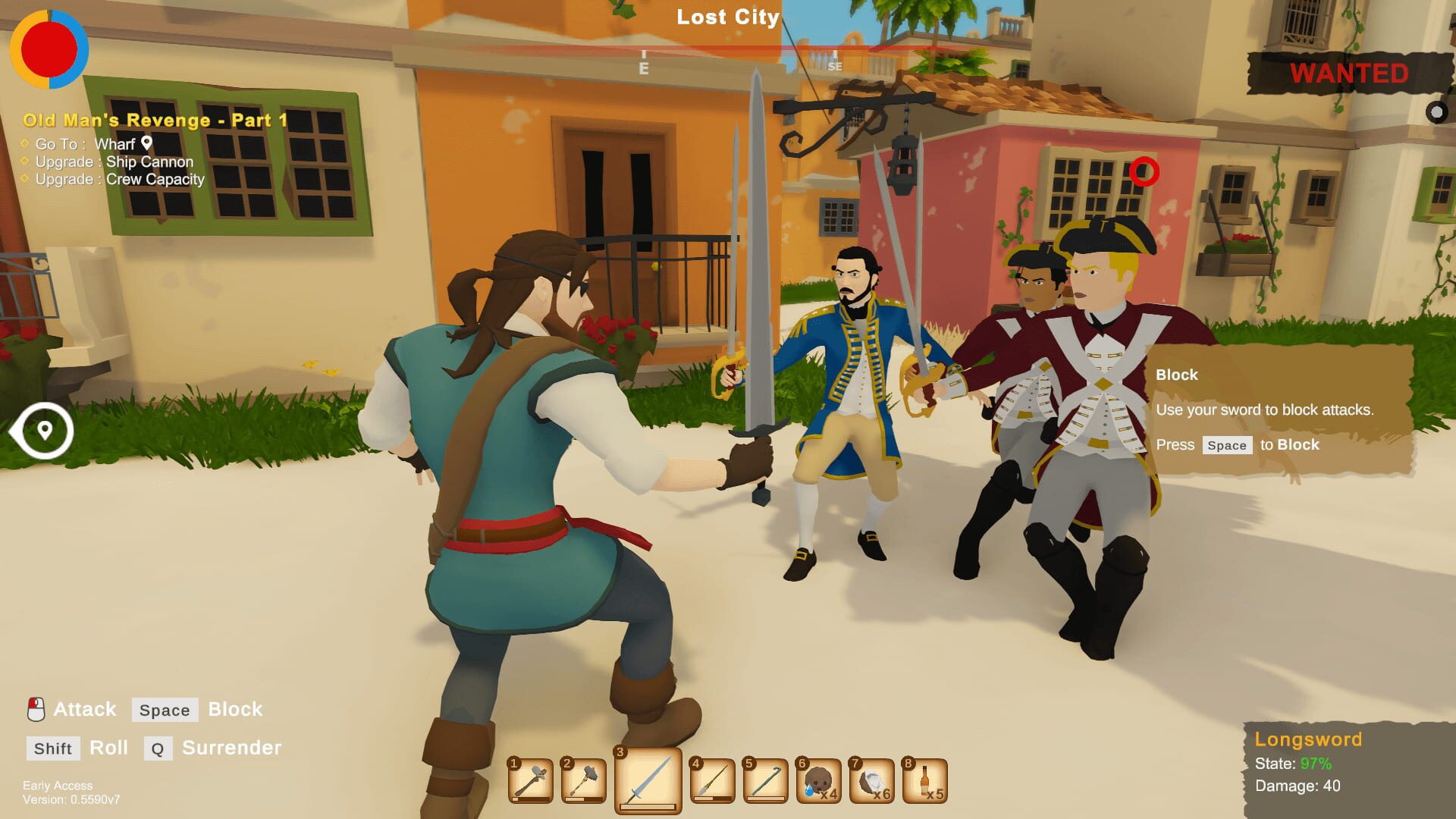Click the WANTED banner
The width and height of the screenshot is (1456, 819).
point(1348,74)
